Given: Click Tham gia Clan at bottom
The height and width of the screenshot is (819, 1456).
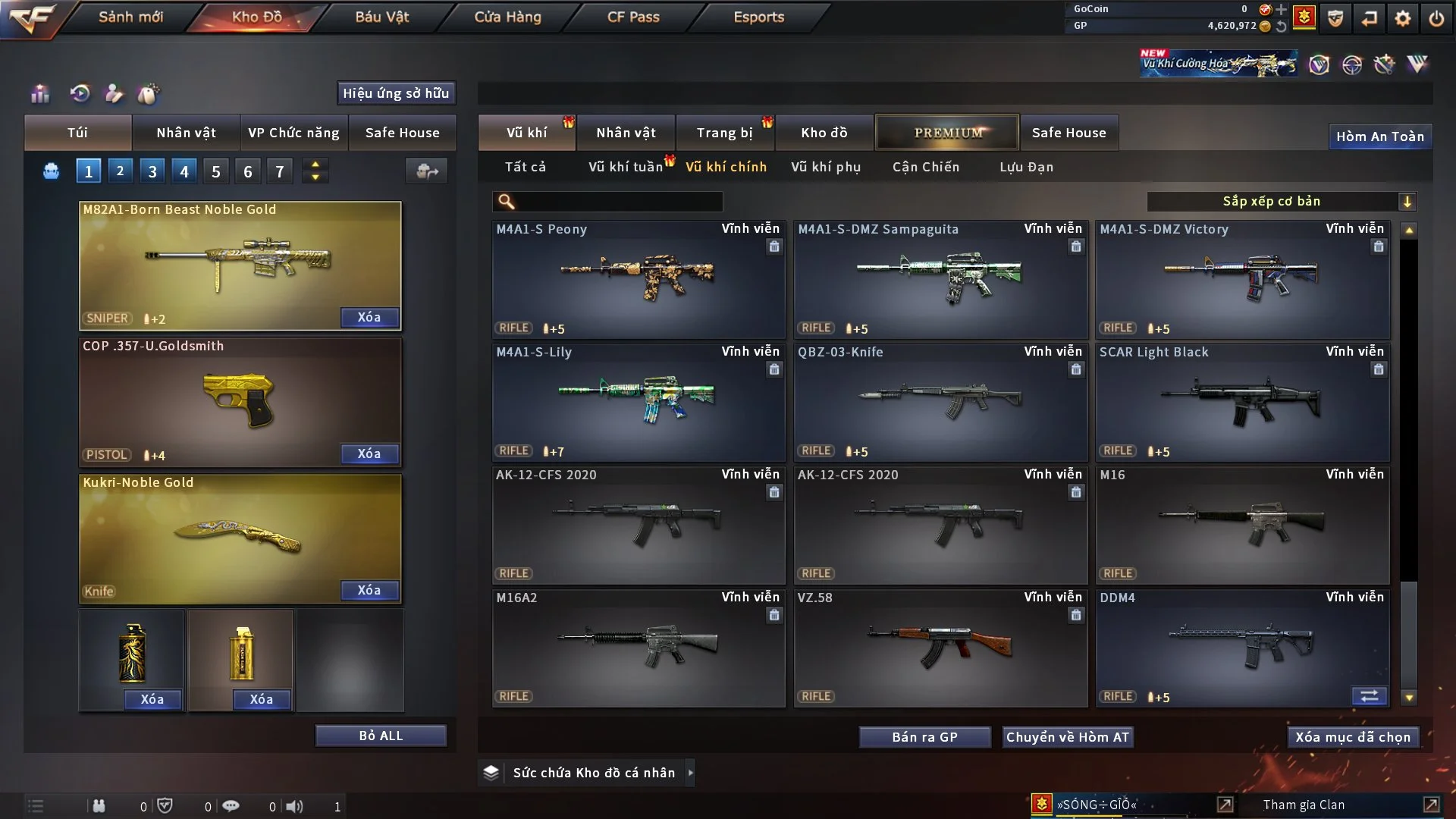Looking at the screenshot, I should point(1304,805).
